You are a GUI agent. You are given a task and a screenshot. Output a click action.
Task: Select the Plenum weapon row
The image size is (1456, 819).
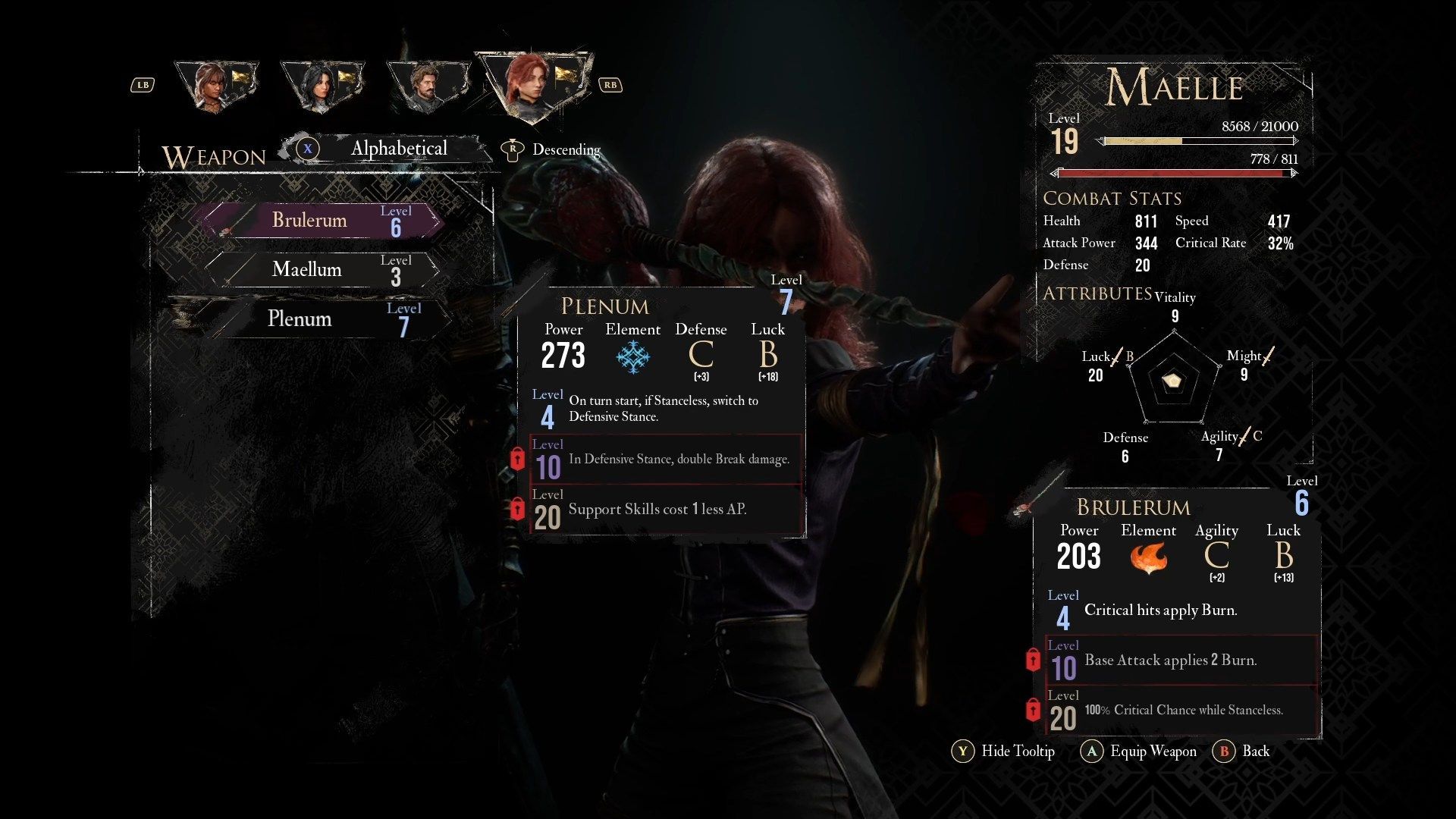pyautogui.click(x=322, y=319)
